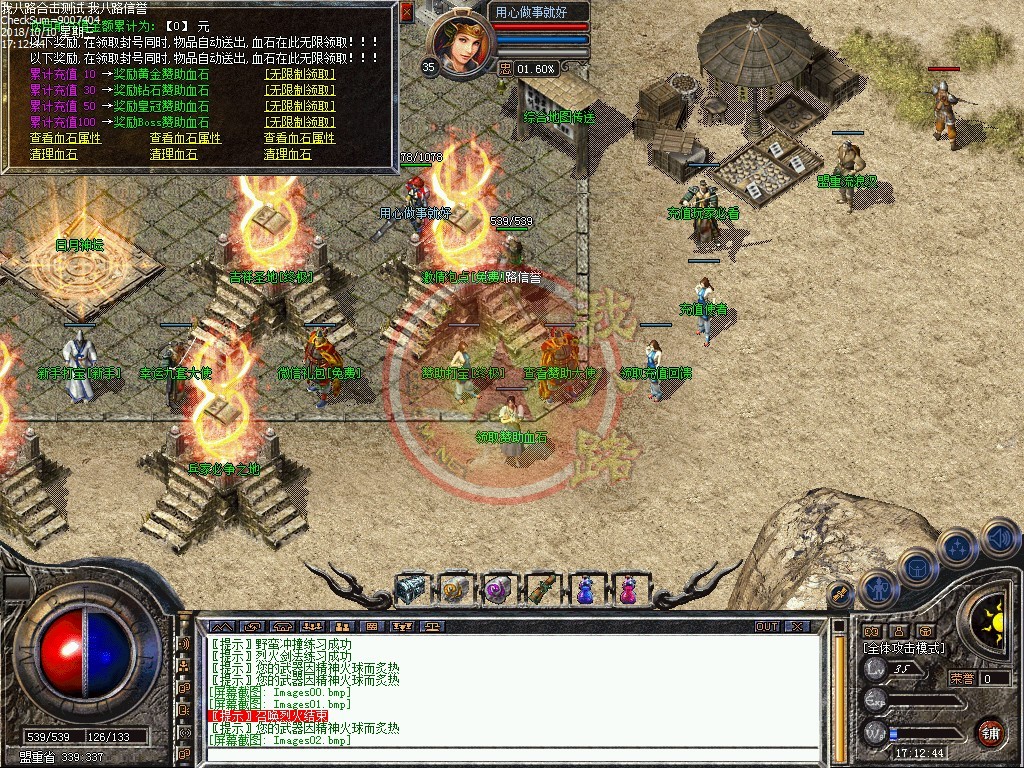Claim the gold sponsor blood stone reward
Screen dimensions: 1024x768
[300, 75]
